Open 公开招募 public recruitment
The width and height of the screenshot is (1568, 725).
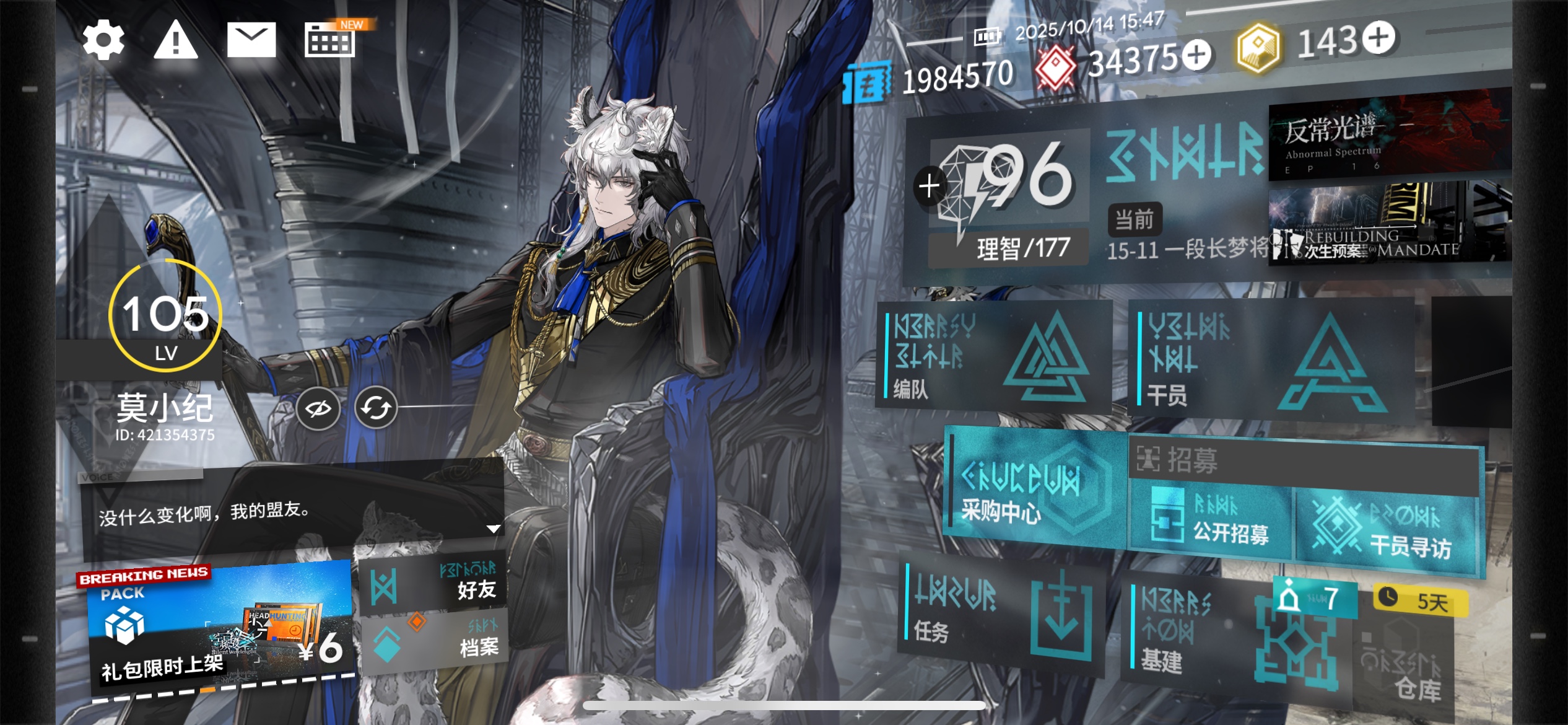tap(1211, 524)
